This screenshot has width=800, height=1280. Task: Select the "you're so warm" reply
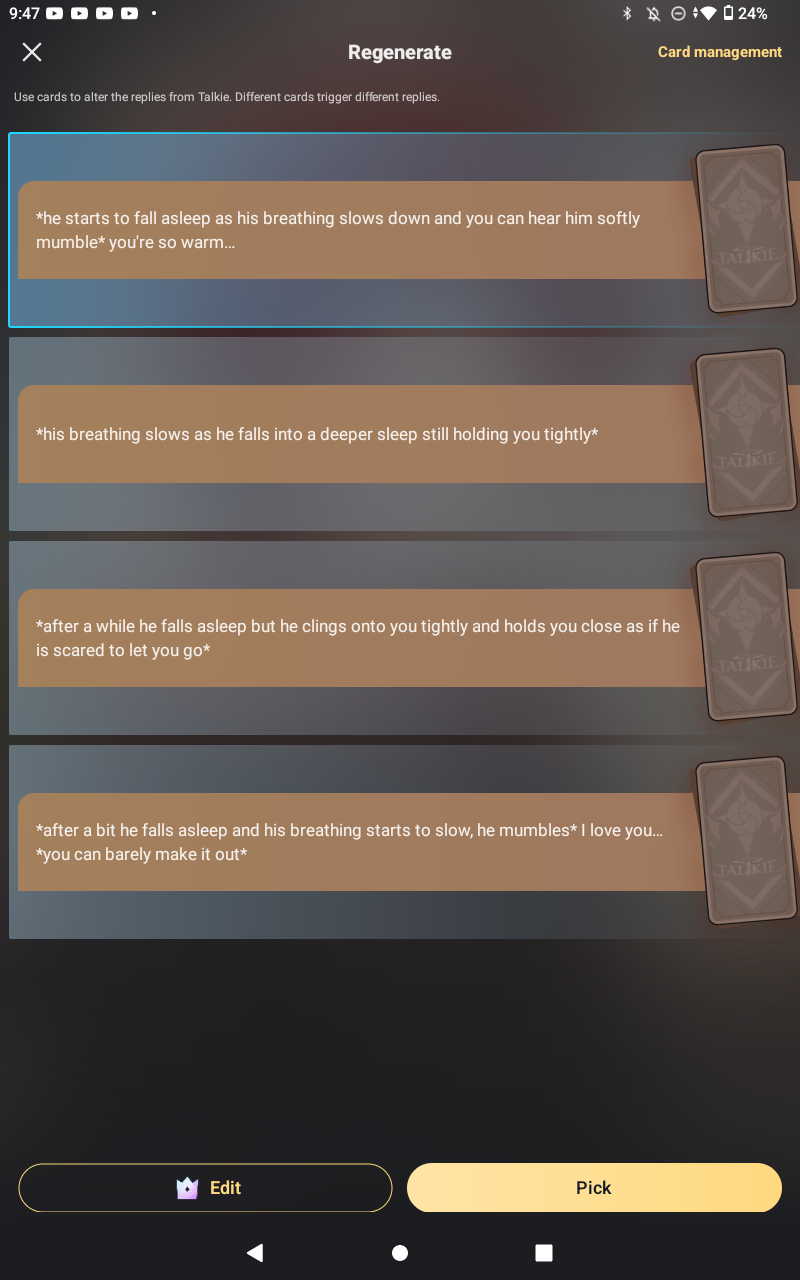click(x=360, y=230)
